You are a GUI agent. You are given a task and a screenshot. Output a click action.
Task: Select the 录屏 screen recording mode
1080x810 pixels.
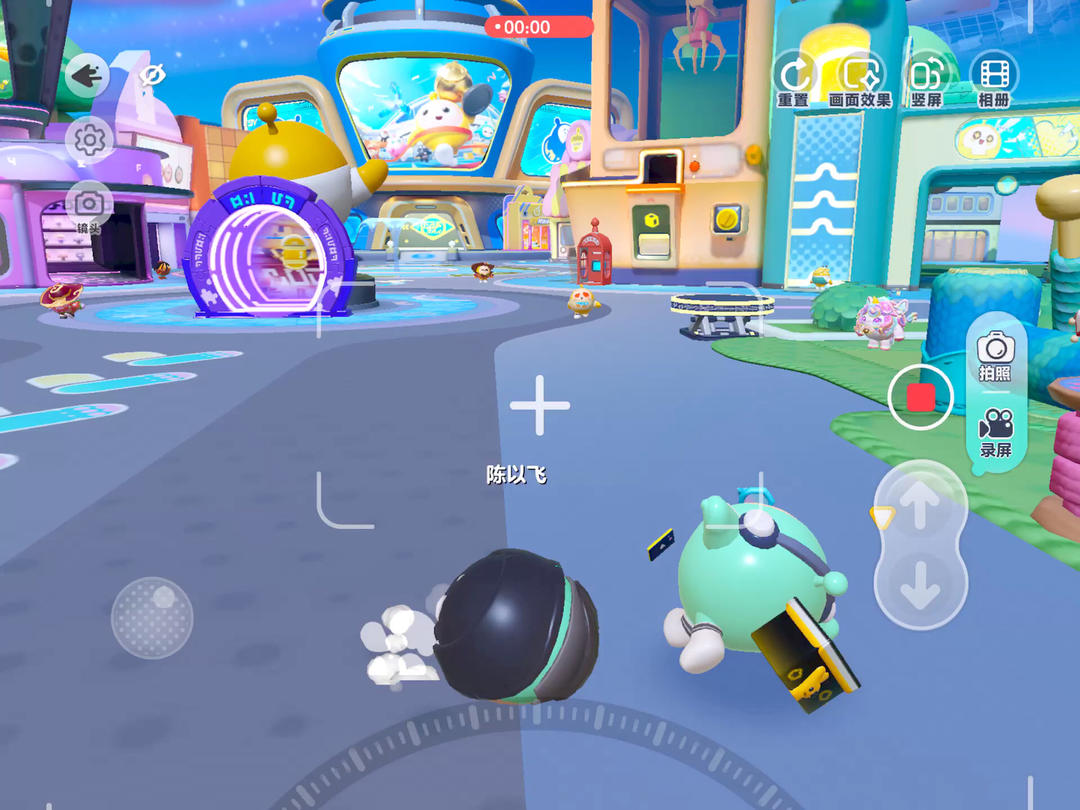(995, 432)
